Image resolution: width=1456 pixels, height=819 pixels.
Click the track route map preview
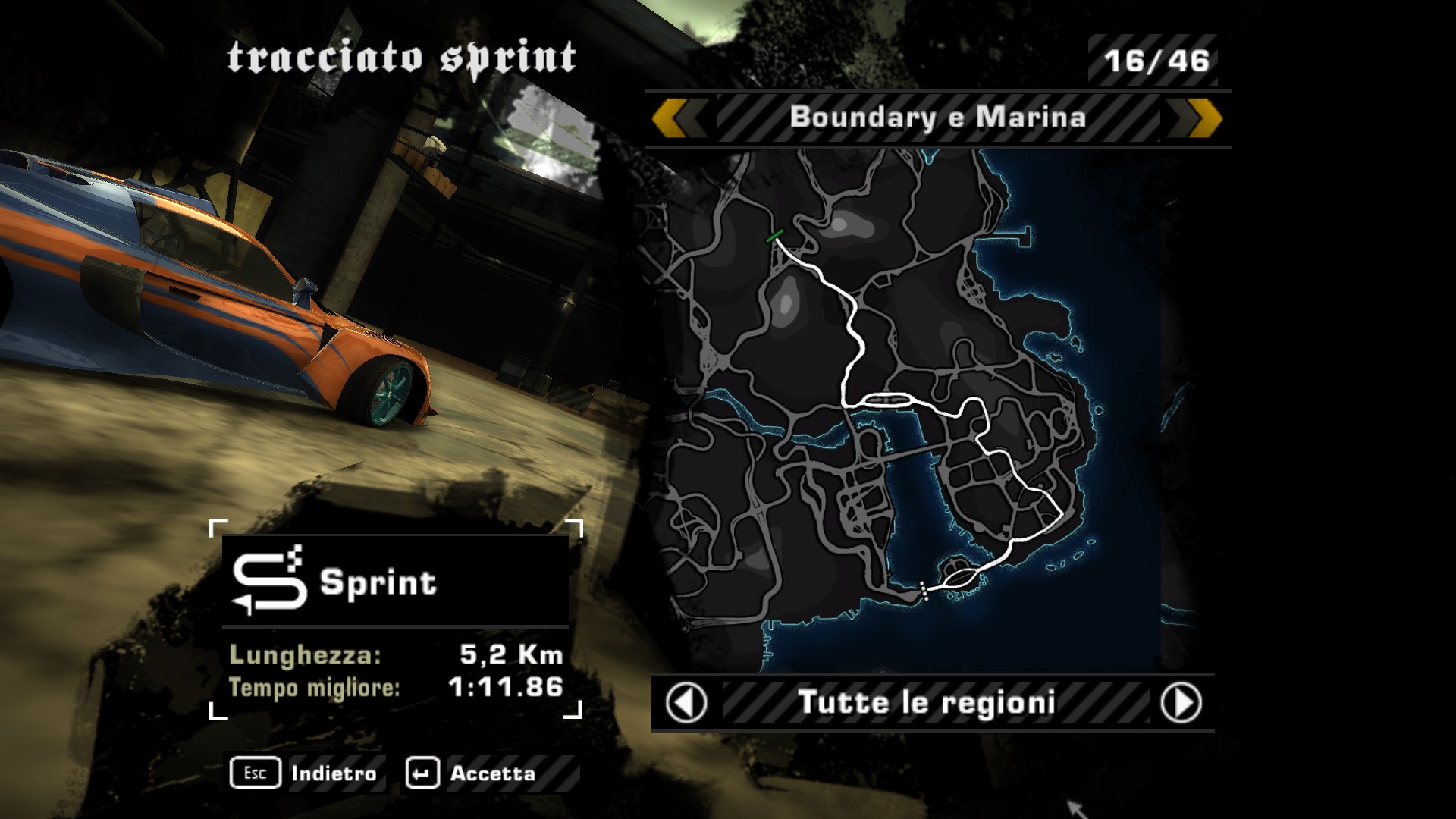pos(902,409)
